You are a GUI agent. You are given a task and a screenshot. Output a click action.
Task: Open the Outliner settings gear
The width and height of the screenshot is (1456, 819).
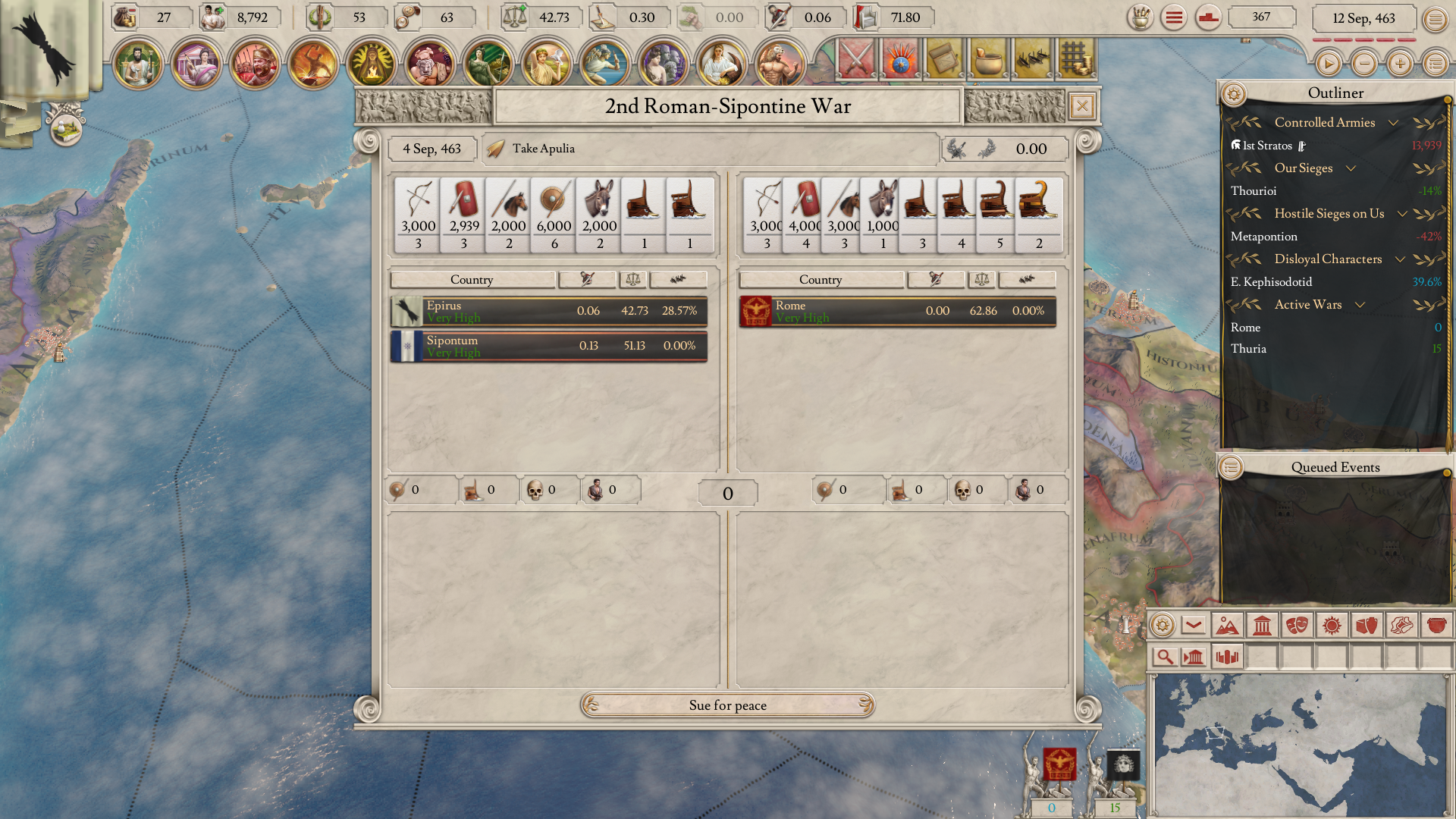[x=1233, y=94]
